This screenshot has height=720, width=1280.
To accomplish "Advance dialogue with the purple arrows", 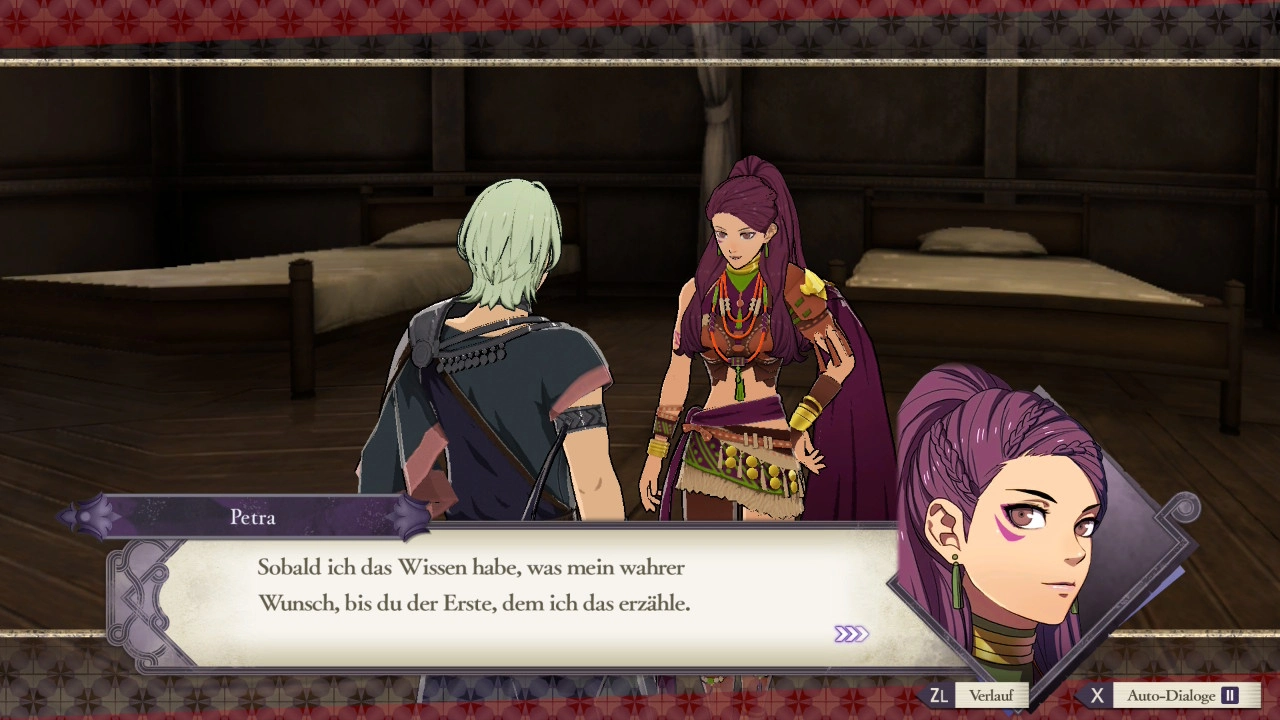I will pyautogui.click(x=851, y=634).
